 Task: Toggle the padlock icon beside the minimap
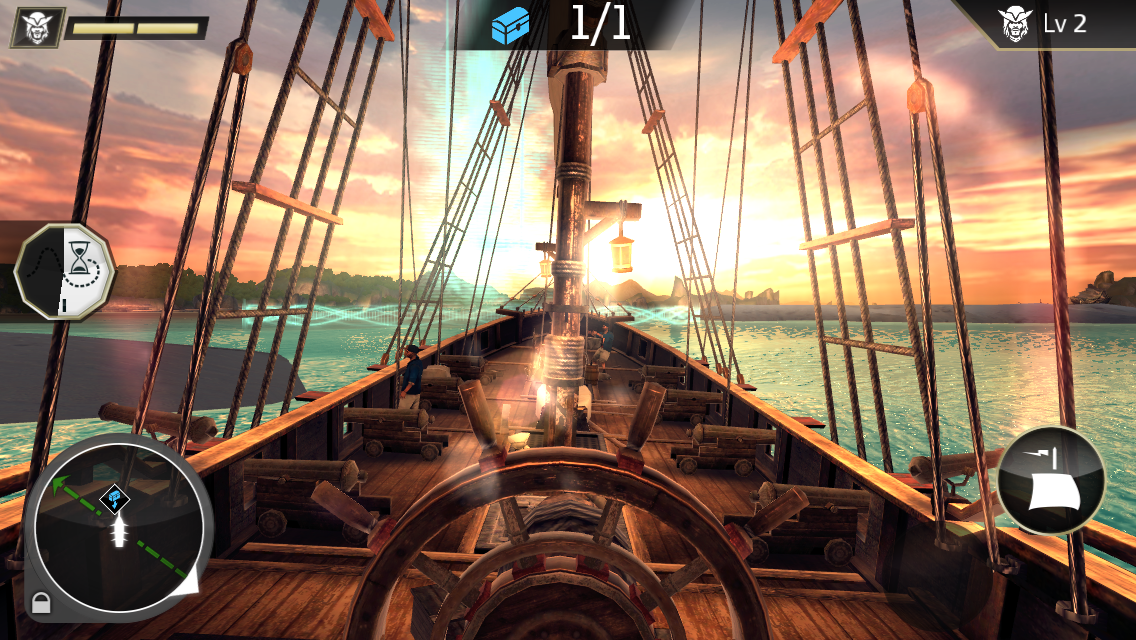[x=40, y=603]
